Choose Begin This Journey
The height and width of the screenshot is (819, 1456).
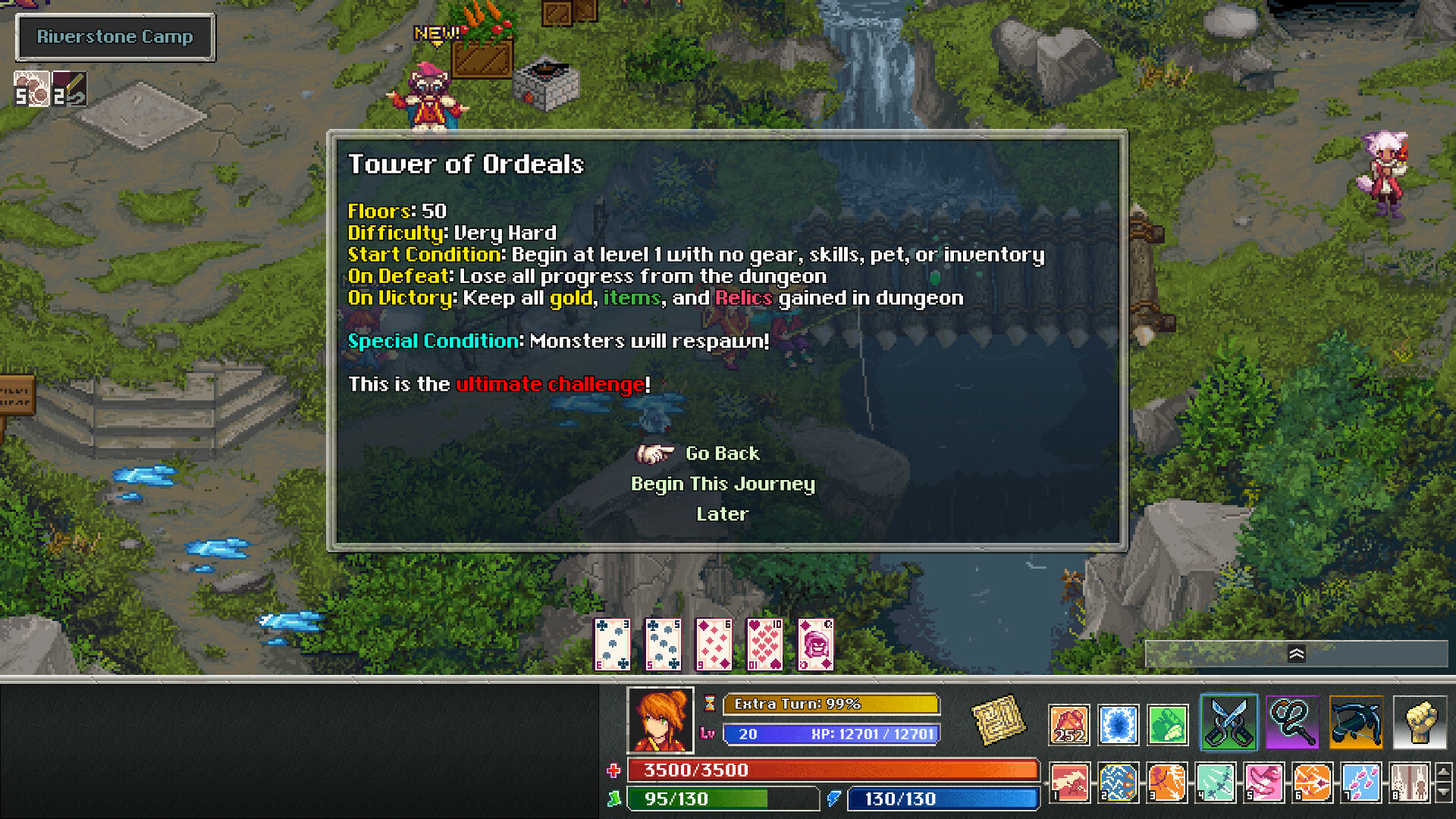723,483
